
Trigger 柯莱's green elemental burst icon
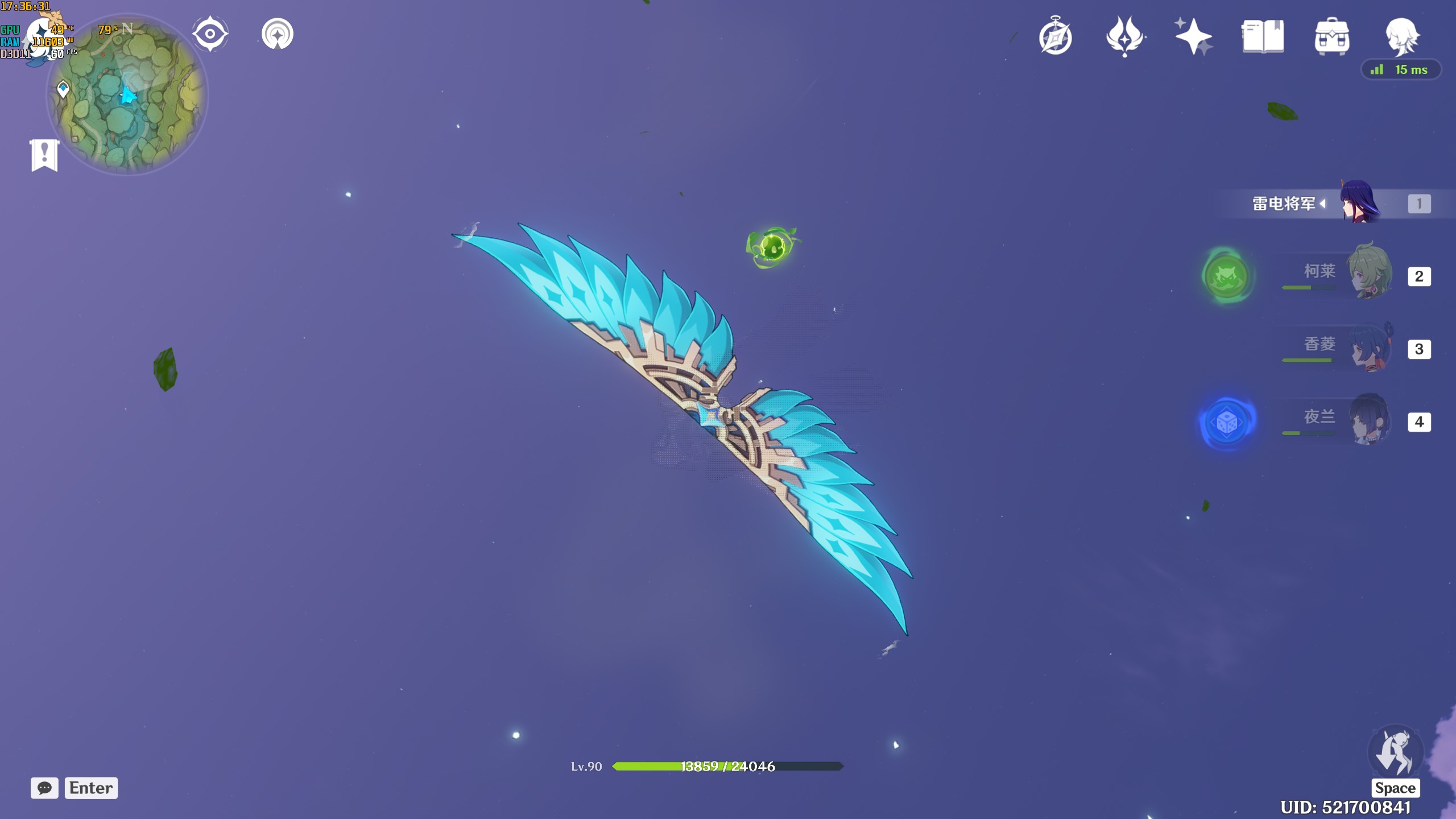click(1227, 276)
